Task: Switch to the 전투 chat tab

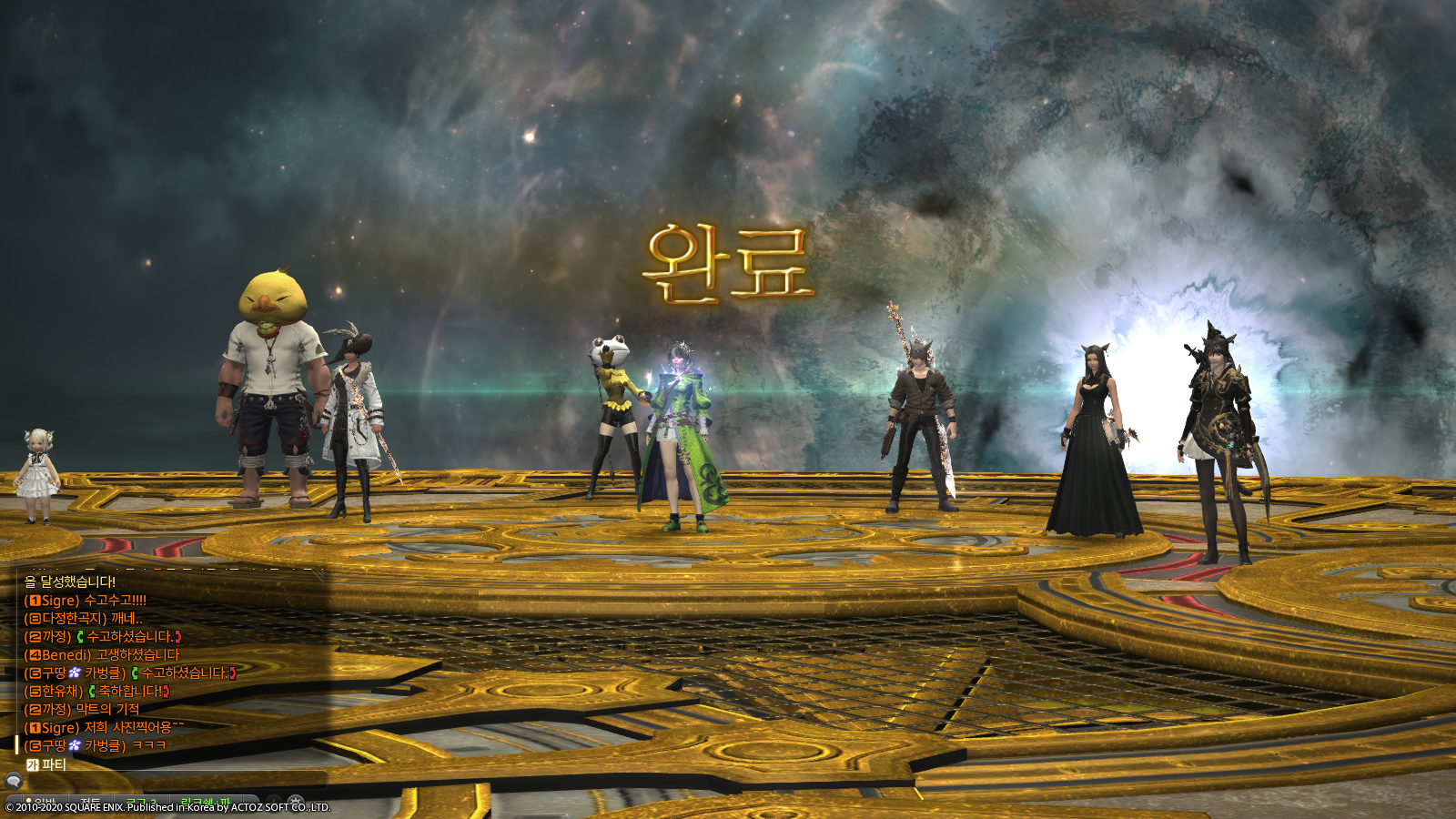Action: pos(89,801)
